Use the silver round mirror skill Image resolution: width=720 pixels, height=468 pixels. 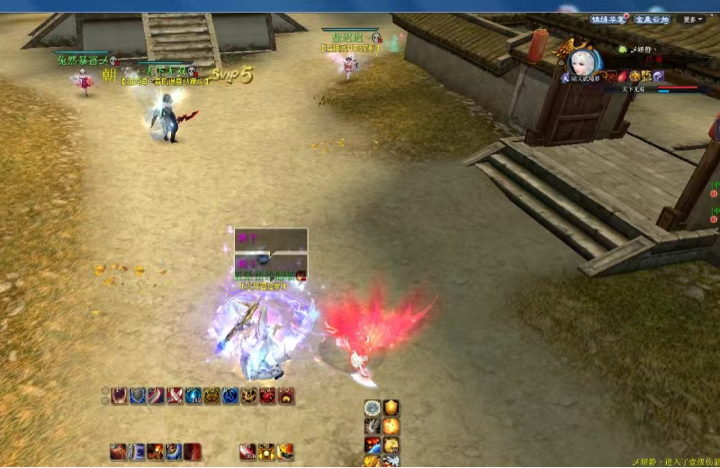tap(372, 408)
